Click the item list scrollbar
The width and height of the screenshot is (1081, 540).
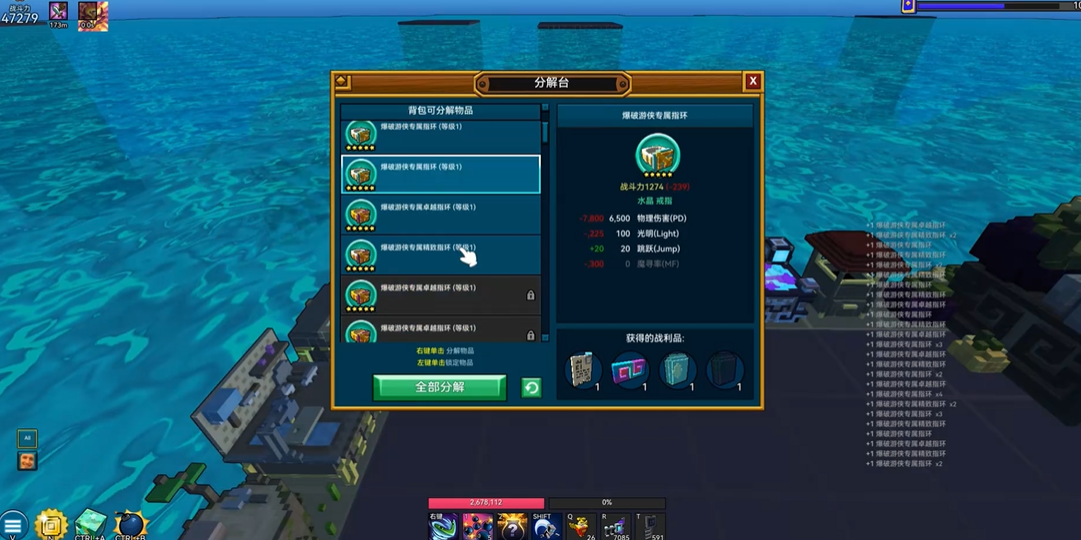(545, 134)
